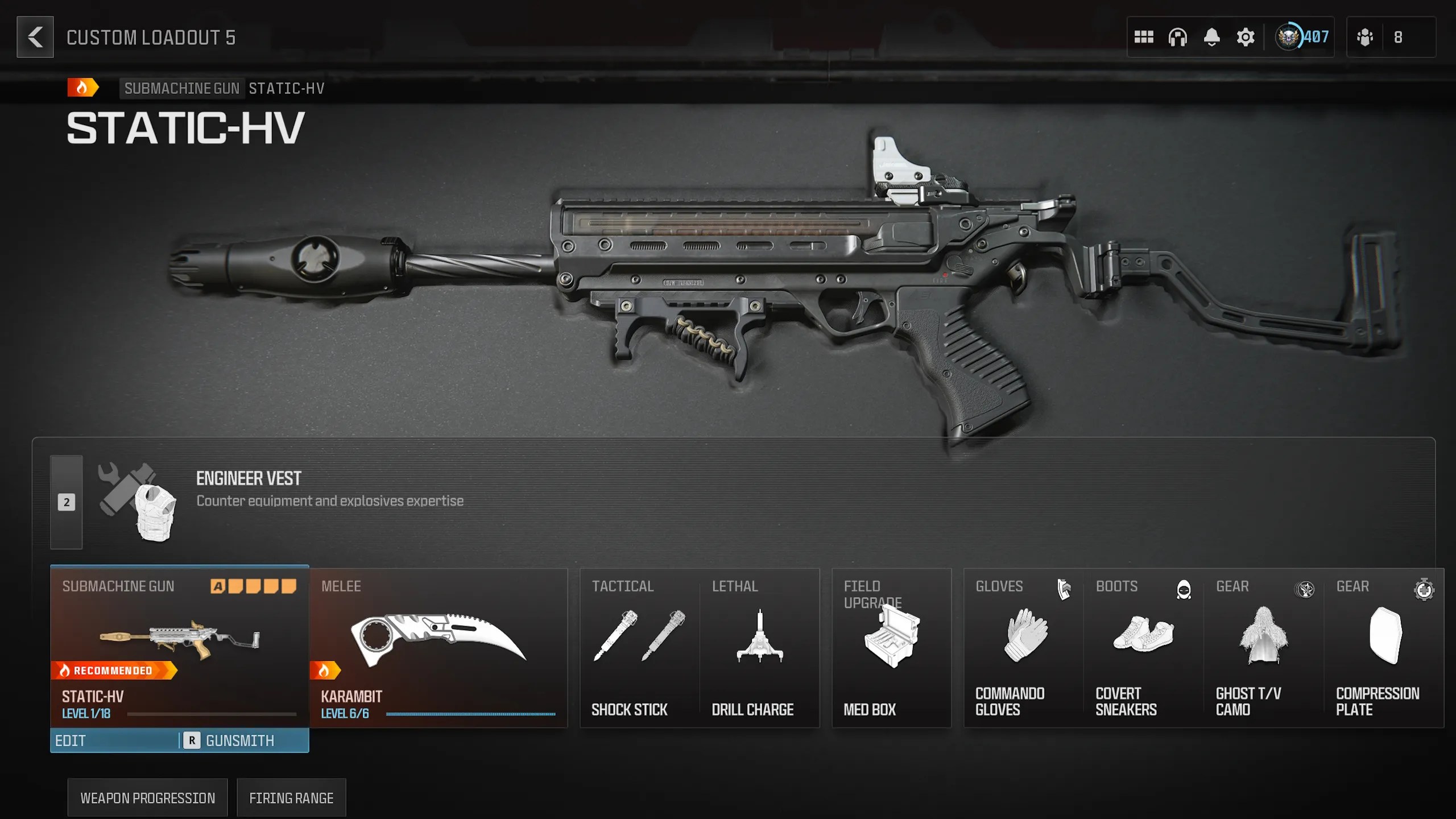Image resolution: width=1456 pixels, height=819 pixels.
Task: Select the Static-HV submachine gun slot
Action: [179, 646]
